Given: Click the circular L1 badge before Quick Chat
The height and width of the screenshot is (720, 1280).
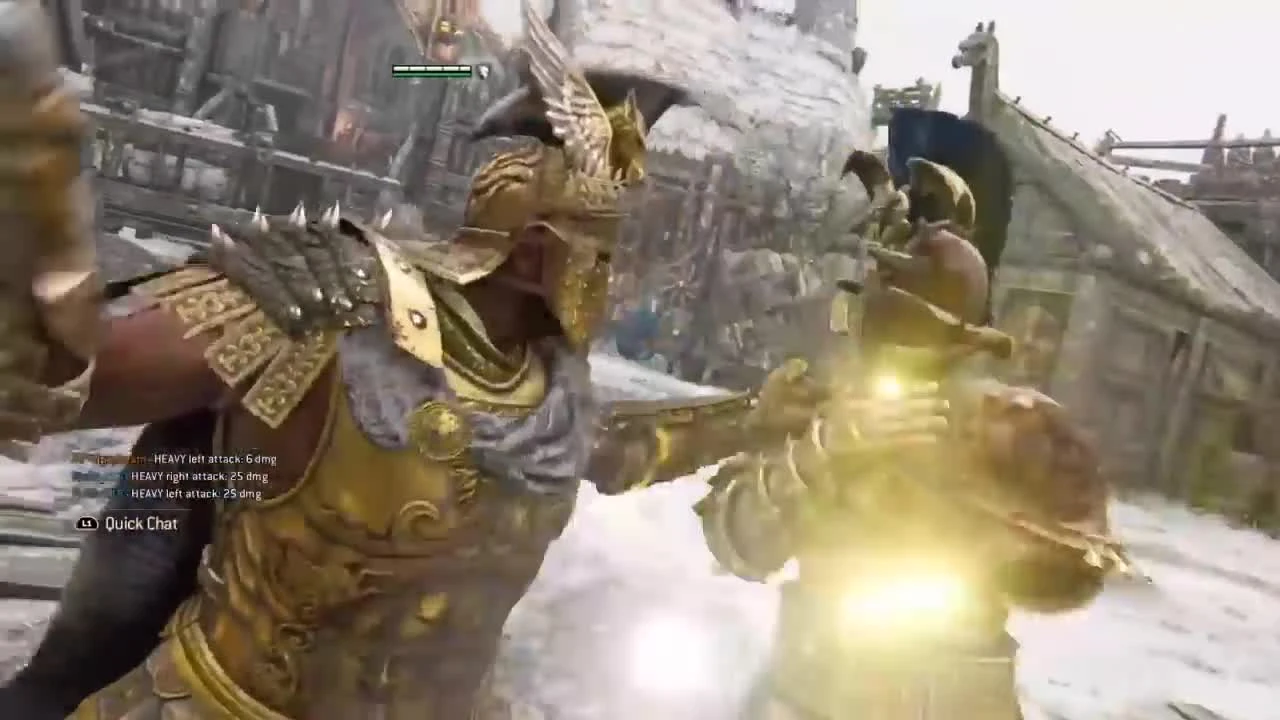Looking at the screenshot, I should 88,523.
